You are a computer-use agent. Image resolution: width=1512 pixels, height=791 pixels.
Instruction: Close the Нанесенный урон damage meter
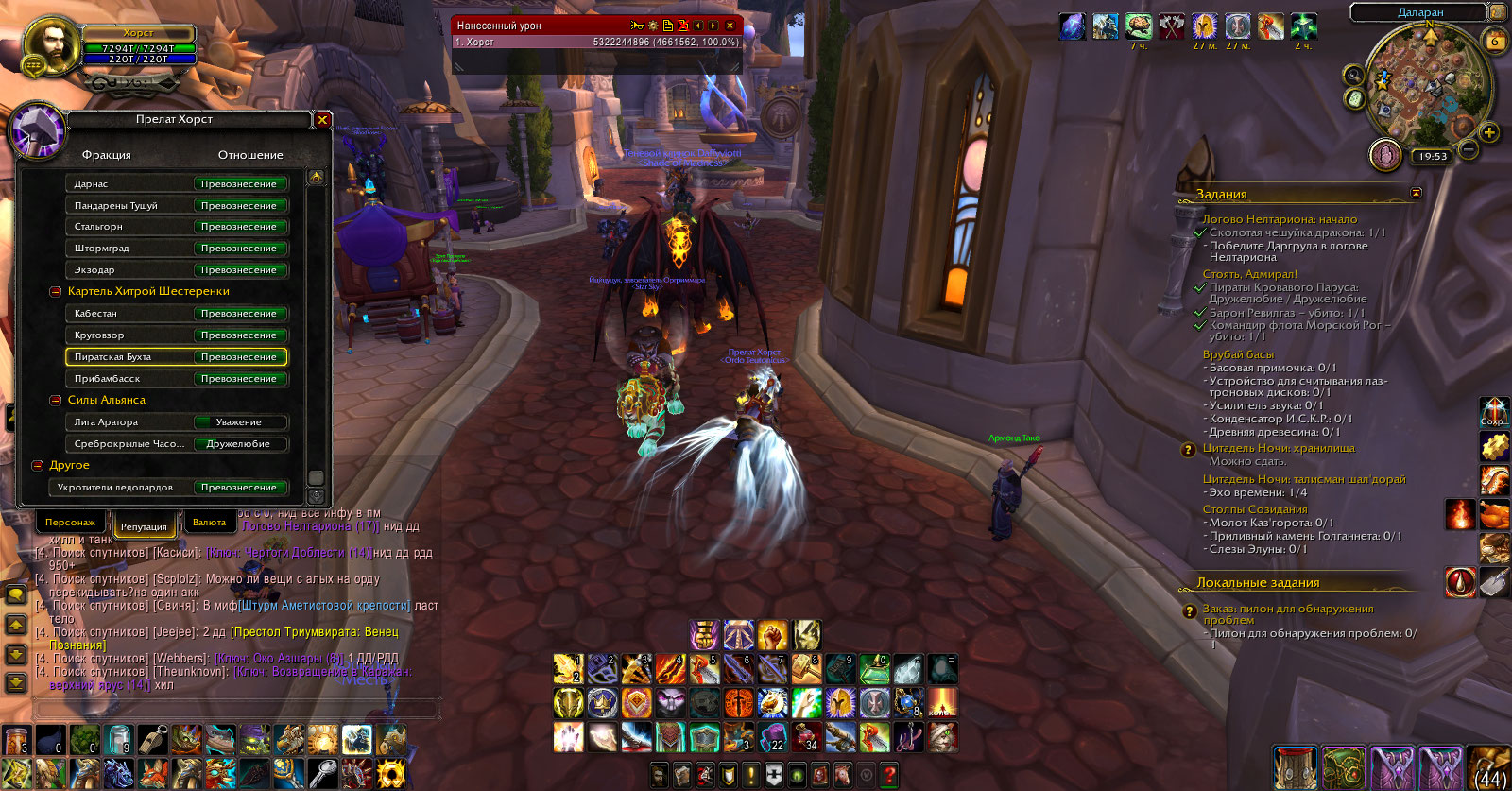(x=730, y=26)
